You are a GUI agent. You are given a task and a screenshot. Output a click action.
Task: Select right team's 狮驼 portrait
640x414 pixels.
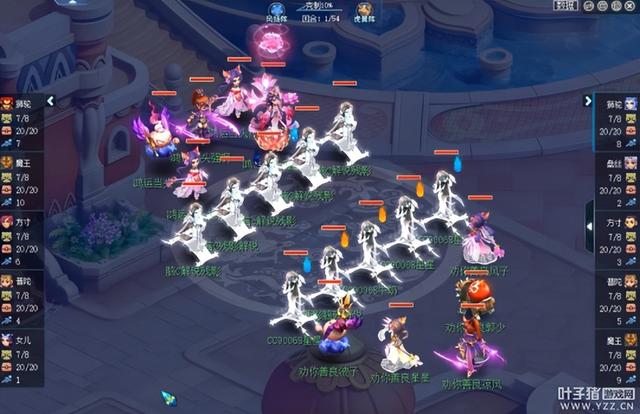click(631, 103)
